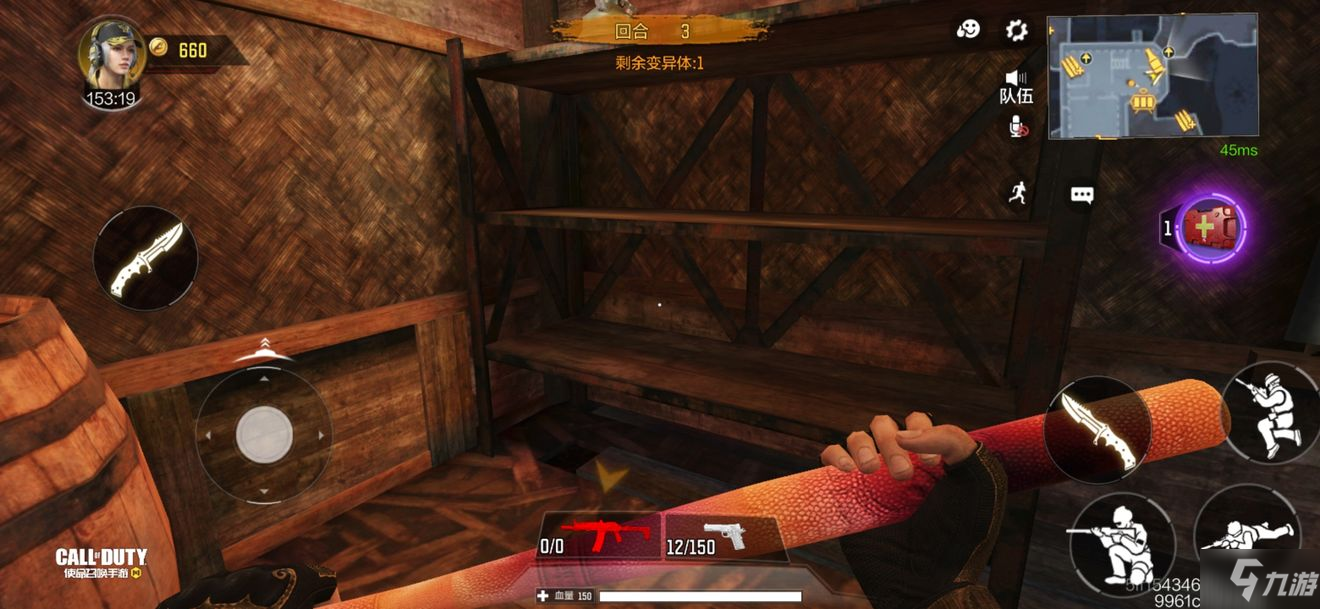Expand the minimap
The height and width of the screenshot is (609, 1320).
point(1152,76)
